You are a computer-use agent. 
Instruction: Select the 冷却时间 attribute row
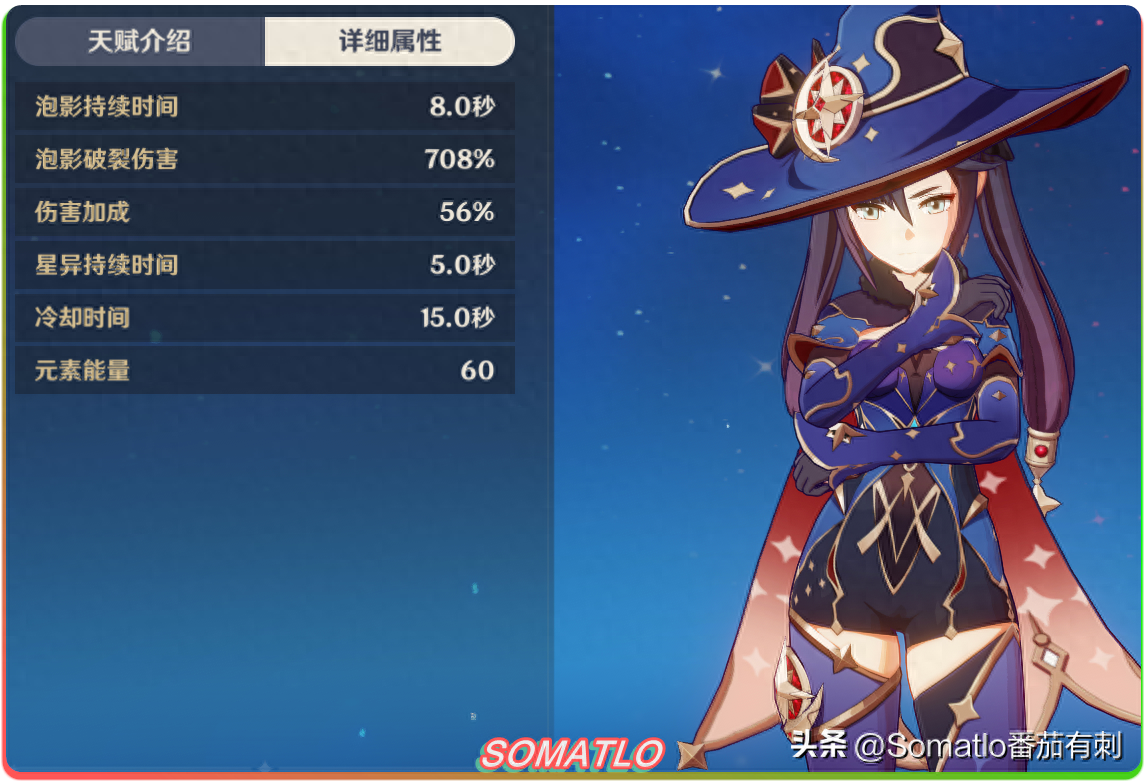[265, 318]
